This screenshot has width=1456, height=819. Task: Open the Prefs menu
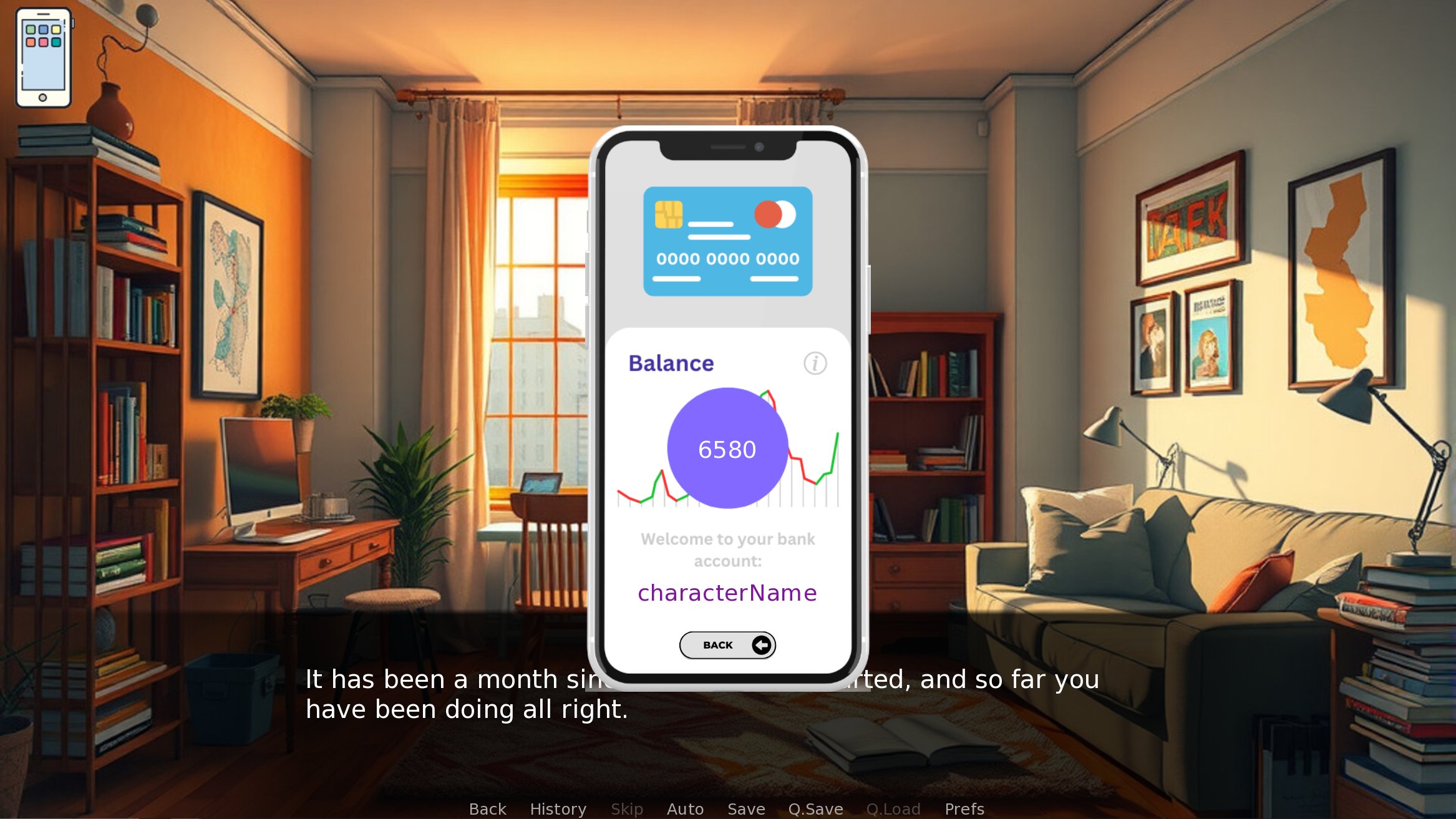964,809
